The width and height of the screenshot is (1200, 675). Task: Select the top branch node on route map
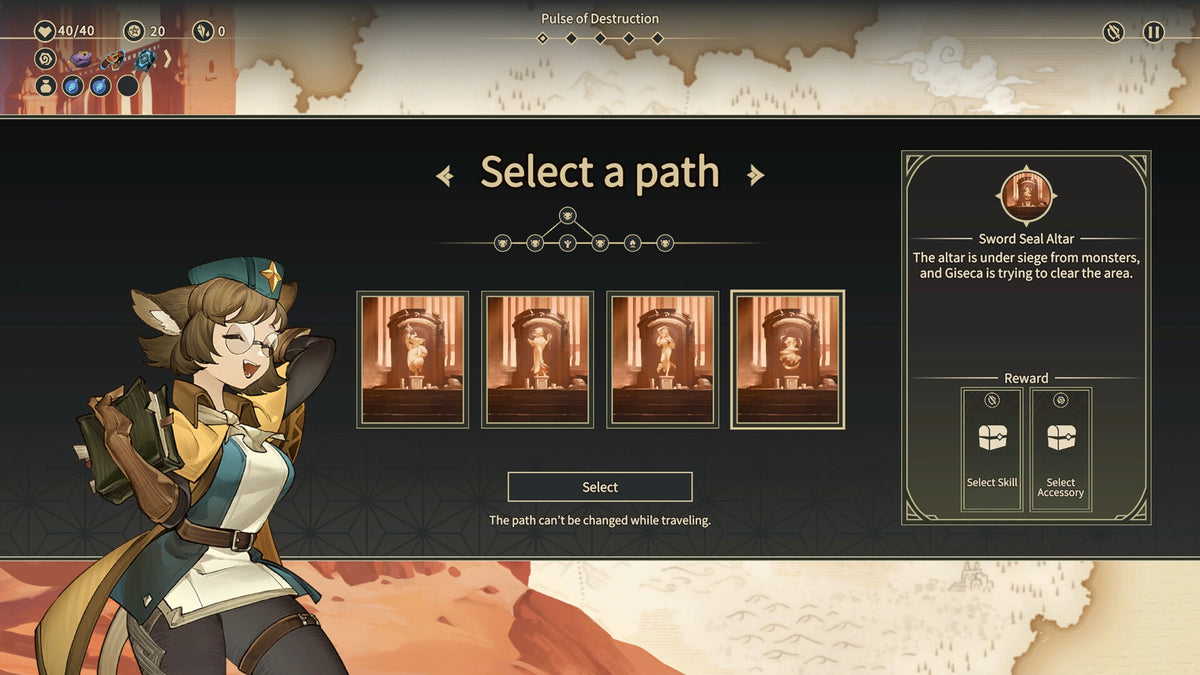[567, 215]
